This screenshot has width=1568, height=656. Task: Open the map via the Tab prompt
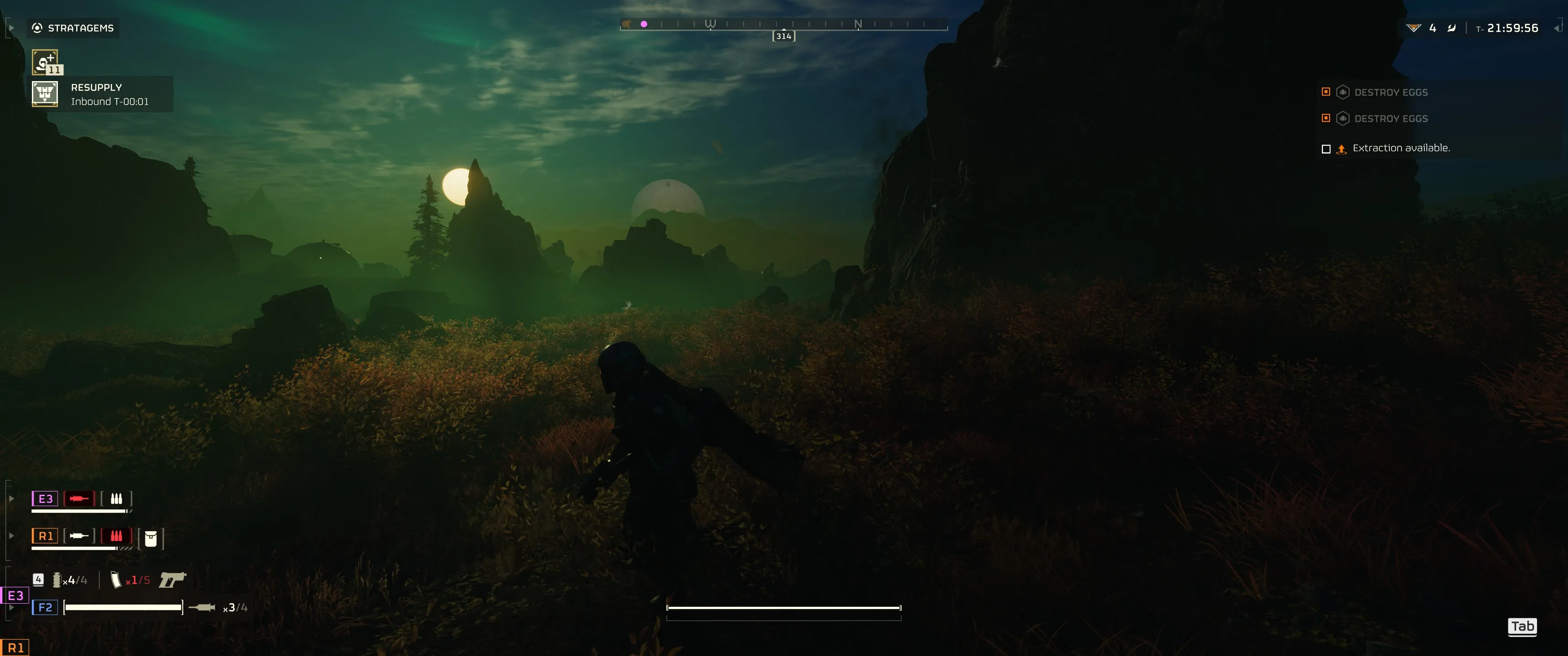(x=1522, y=627)
